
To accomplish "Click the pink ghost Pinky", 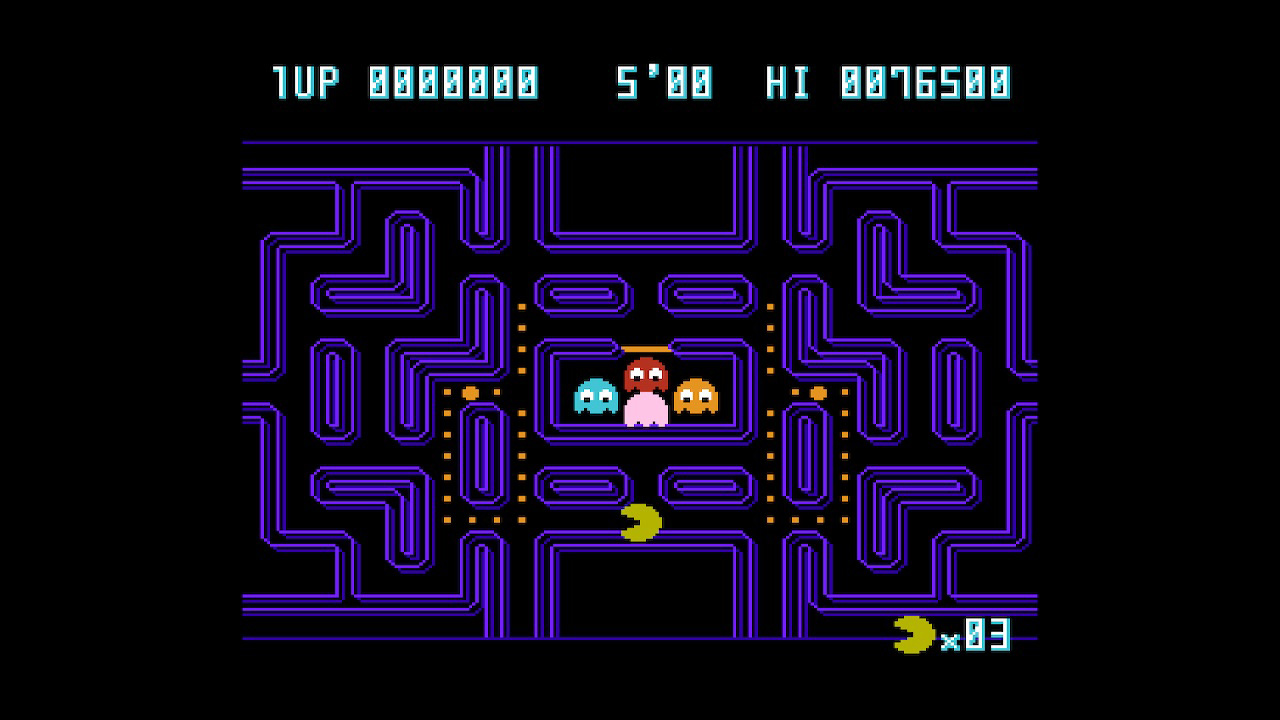I will (x=648, y=408).
